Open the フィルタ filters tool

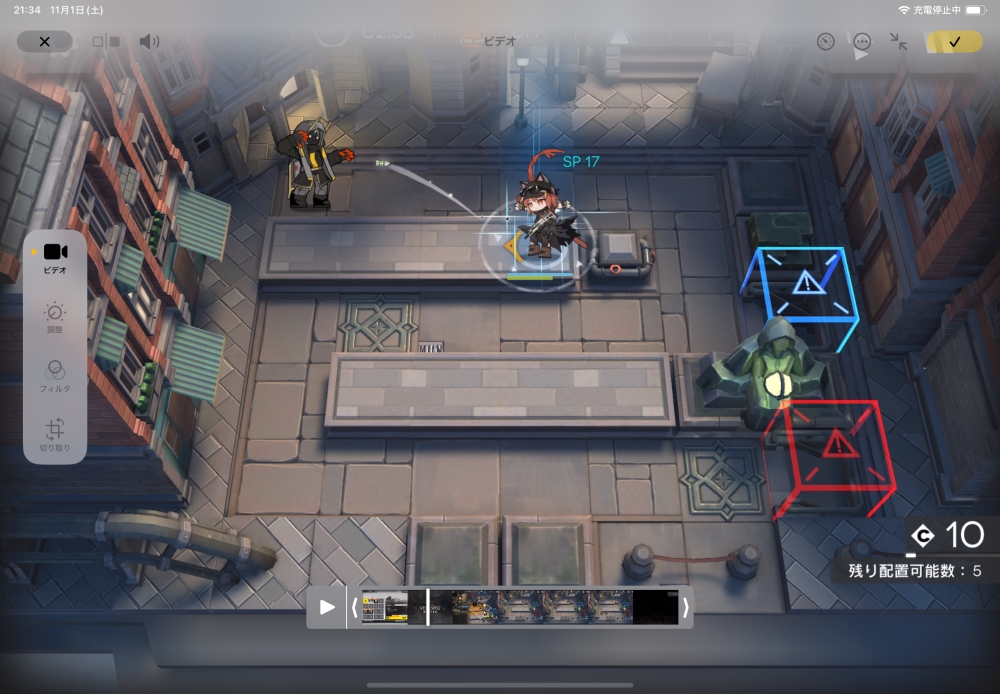[55, 374]
